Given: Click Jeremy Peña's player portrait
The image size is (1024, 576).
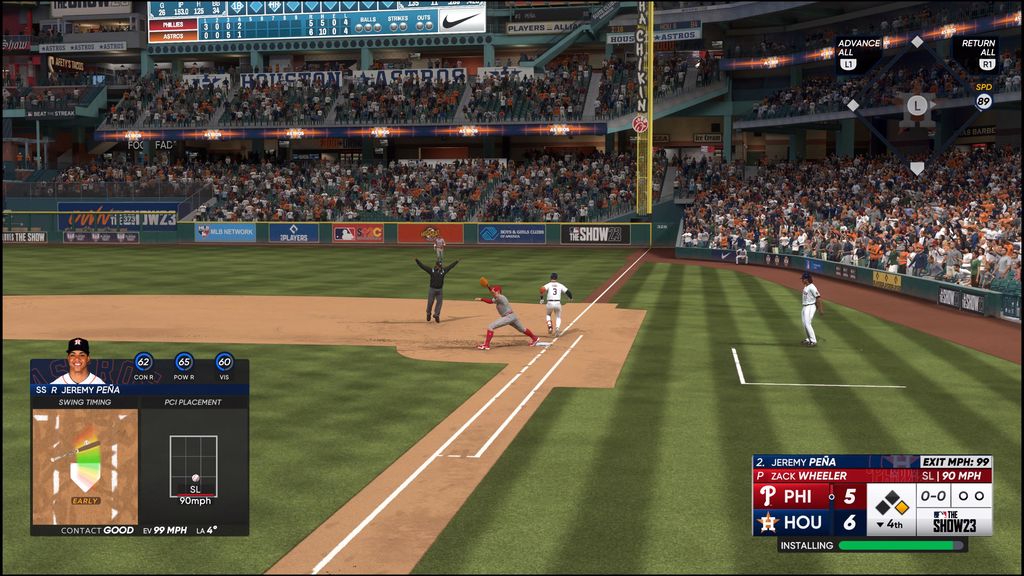Looking at the screenshot, I should [77, 361].
